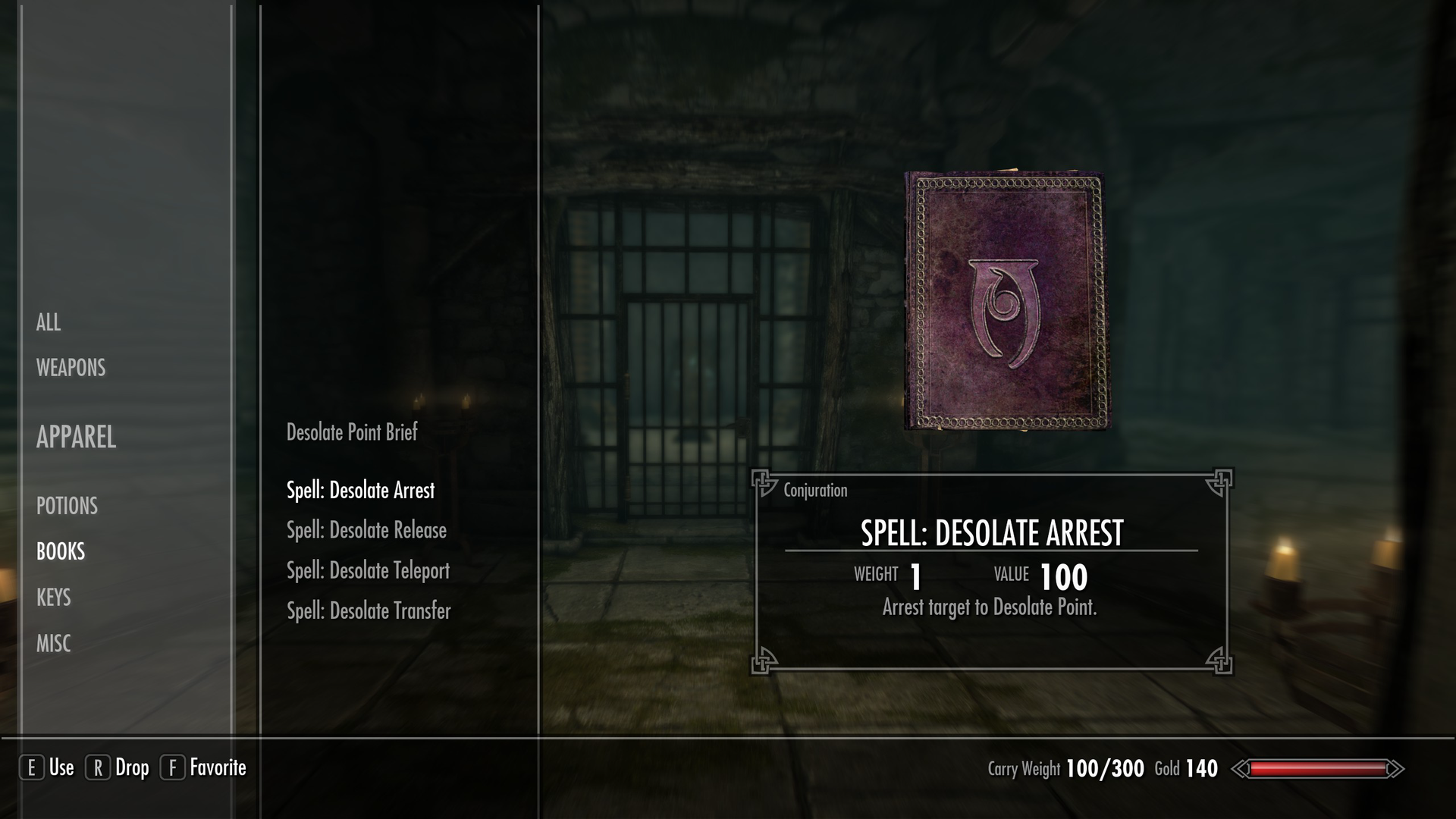The width and height of the screenshot is (1456, 819).
Task: Open the APPAREL category
Action: [x=75, y=438]
